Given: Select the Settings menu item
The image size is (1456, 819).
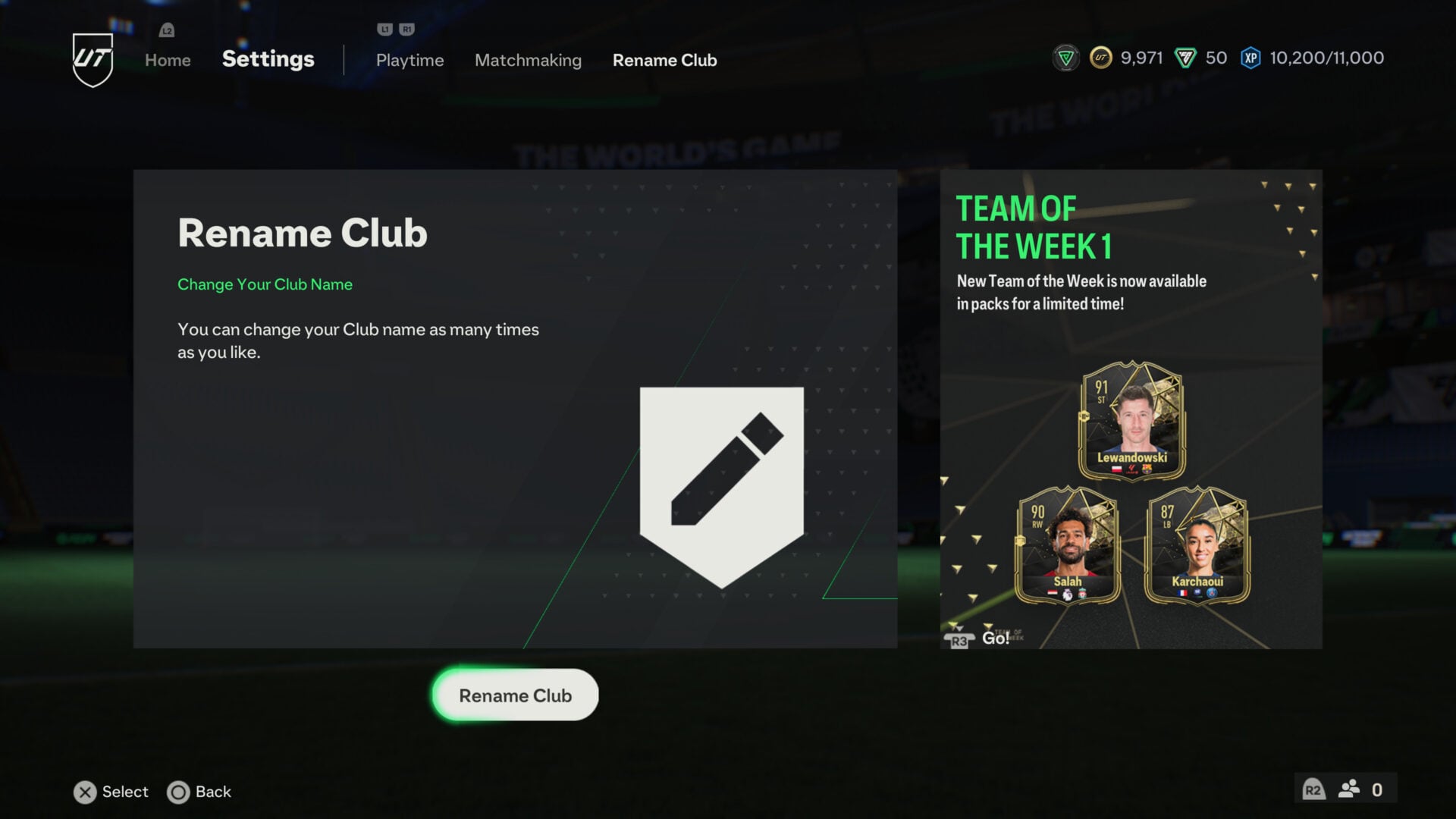Looking at the screenshot, I should [x=267, y=58].
